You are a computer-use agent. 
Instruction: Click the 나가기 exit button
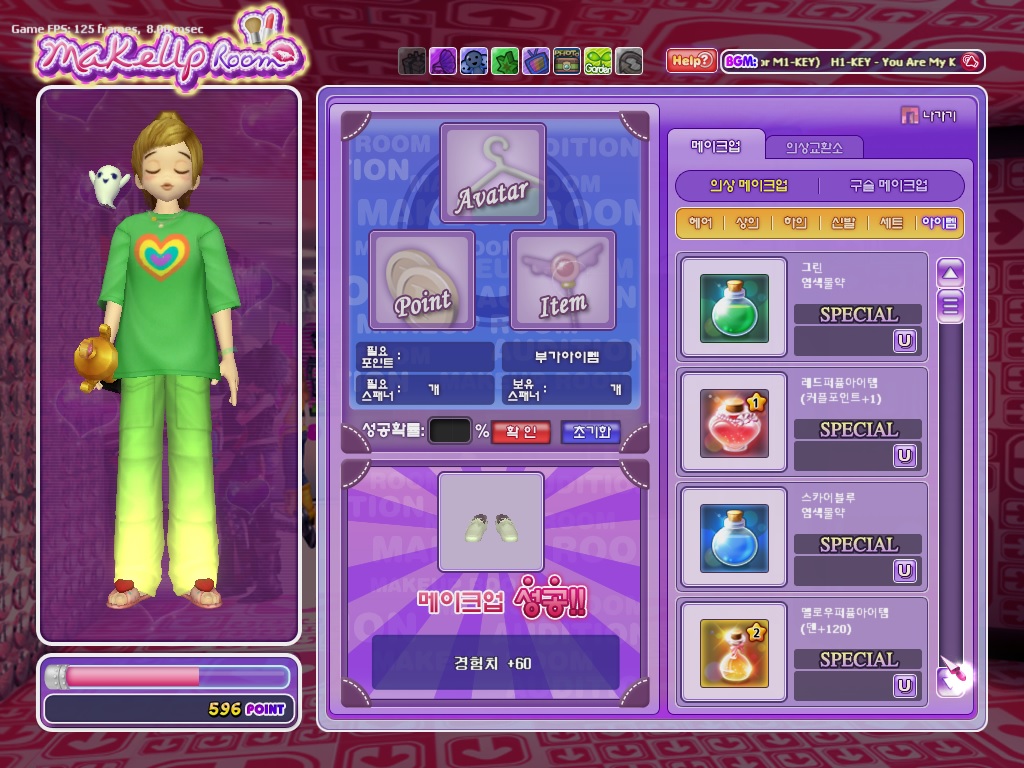click(929, 116)
